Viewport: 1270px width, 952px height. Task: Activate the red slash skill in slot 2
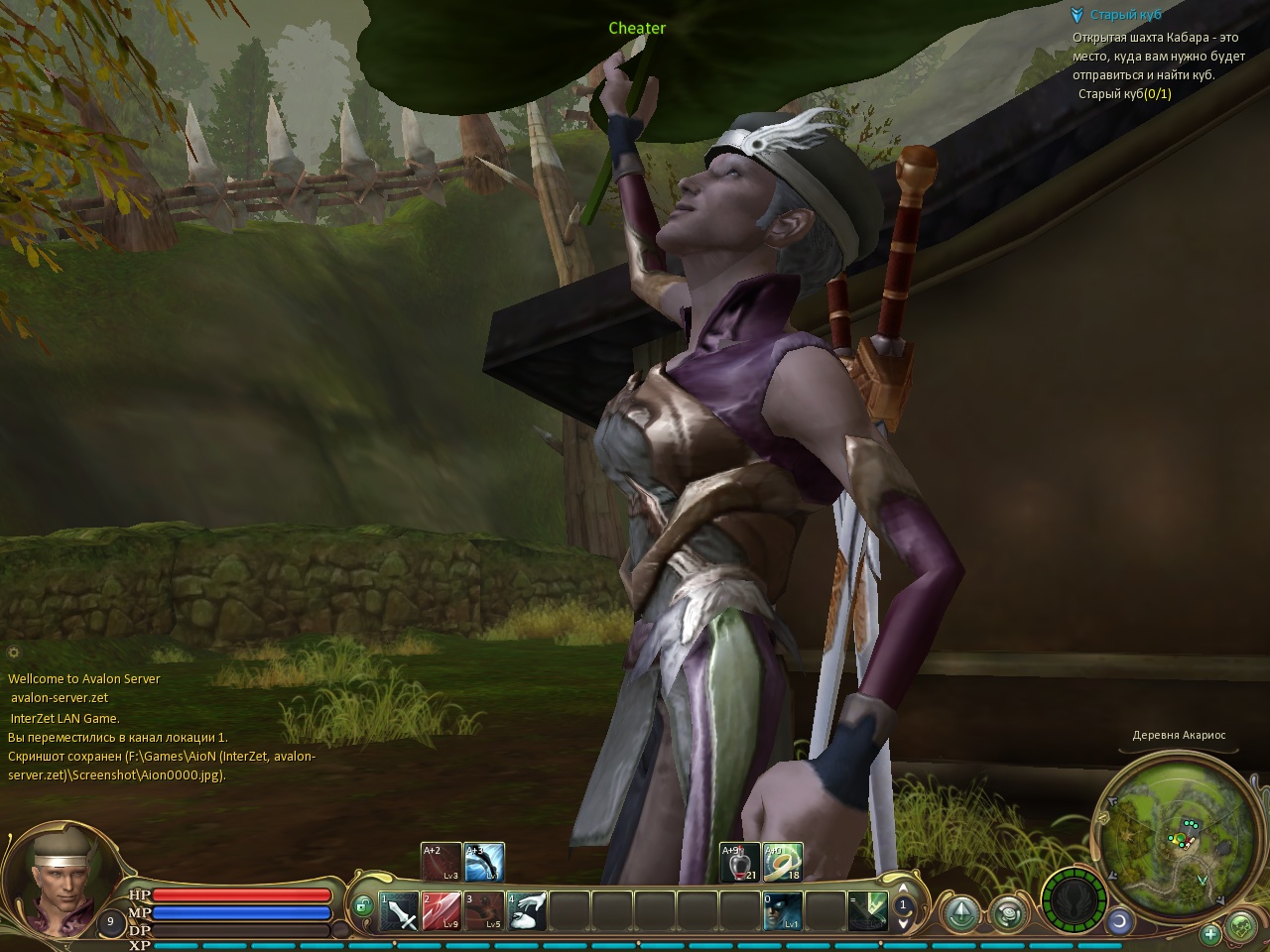[442, 910]
